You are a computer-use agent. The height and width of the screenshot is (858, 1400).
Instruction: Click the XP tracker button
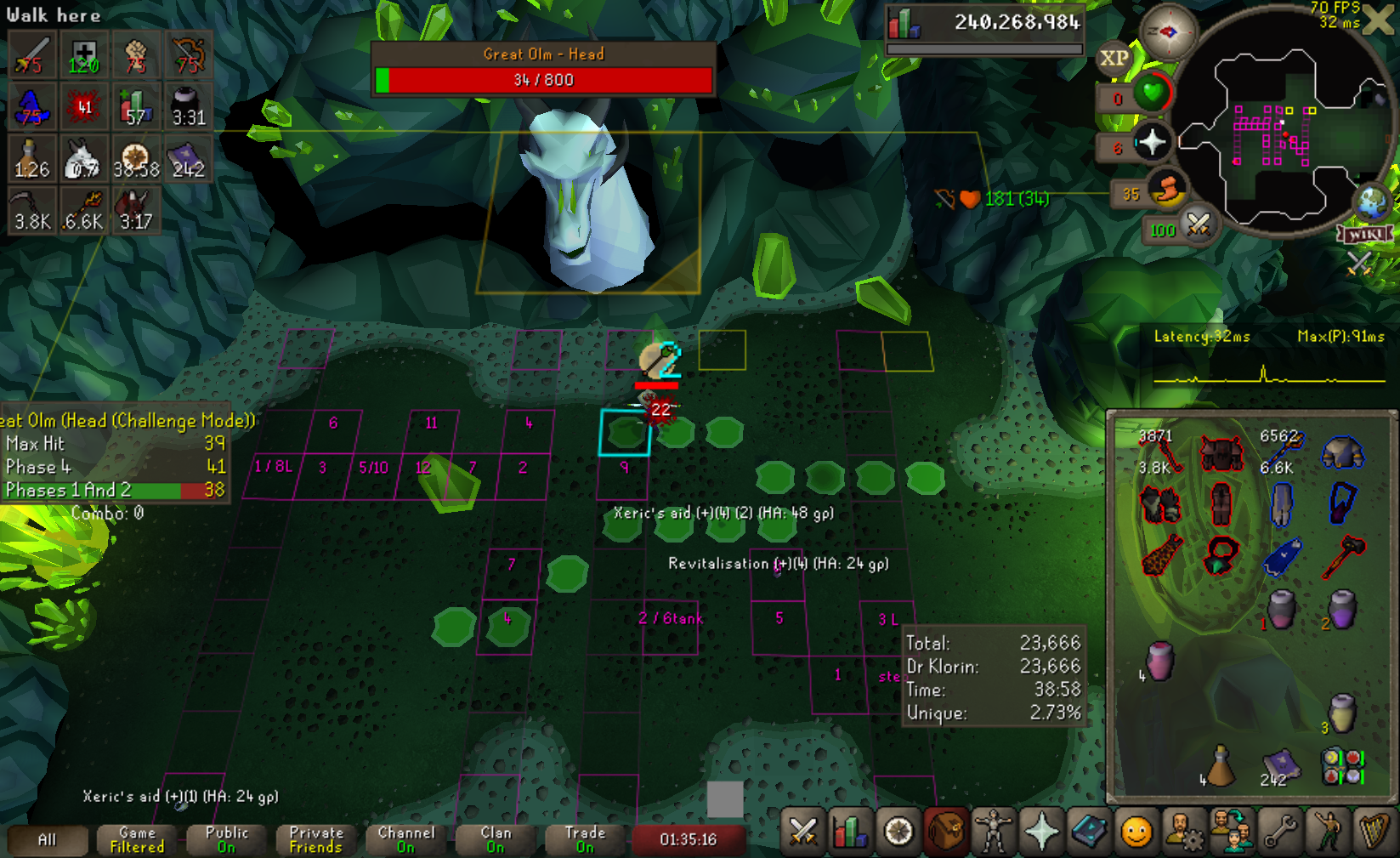point(1114,59)
